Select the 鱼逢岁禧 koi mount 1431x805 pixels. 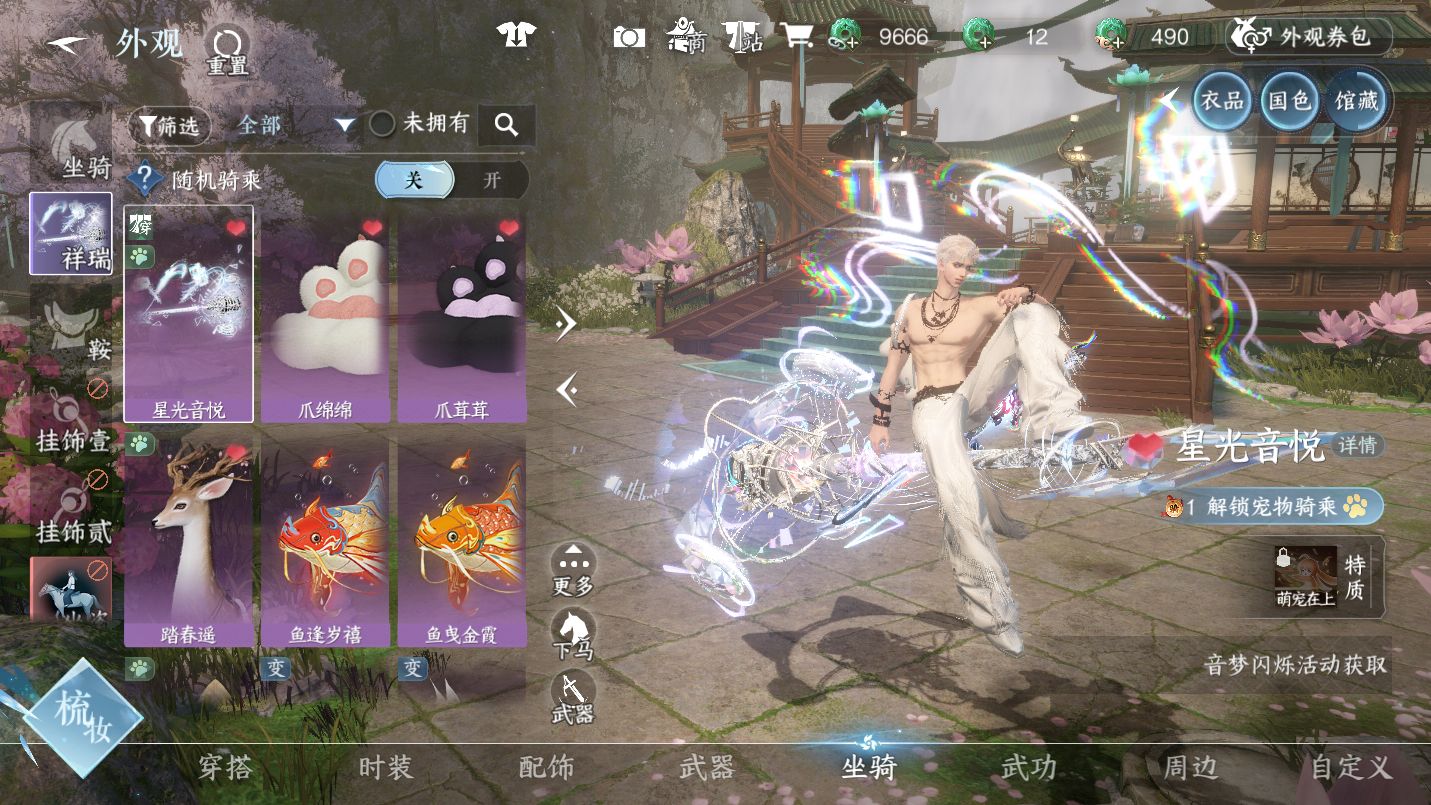325,540
